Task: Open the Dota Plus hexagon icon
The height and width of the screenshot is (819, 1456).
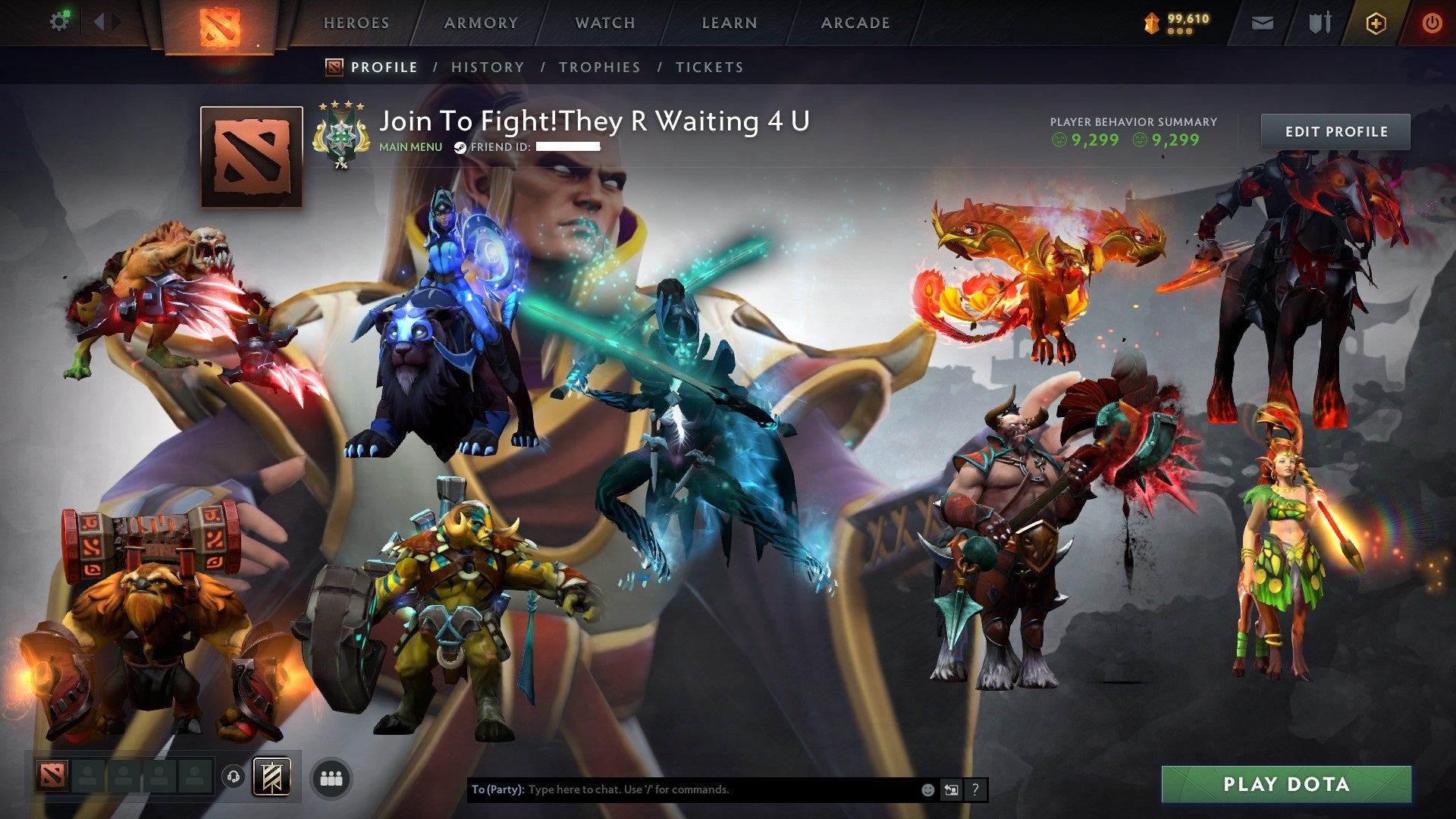Action: 1376,23
